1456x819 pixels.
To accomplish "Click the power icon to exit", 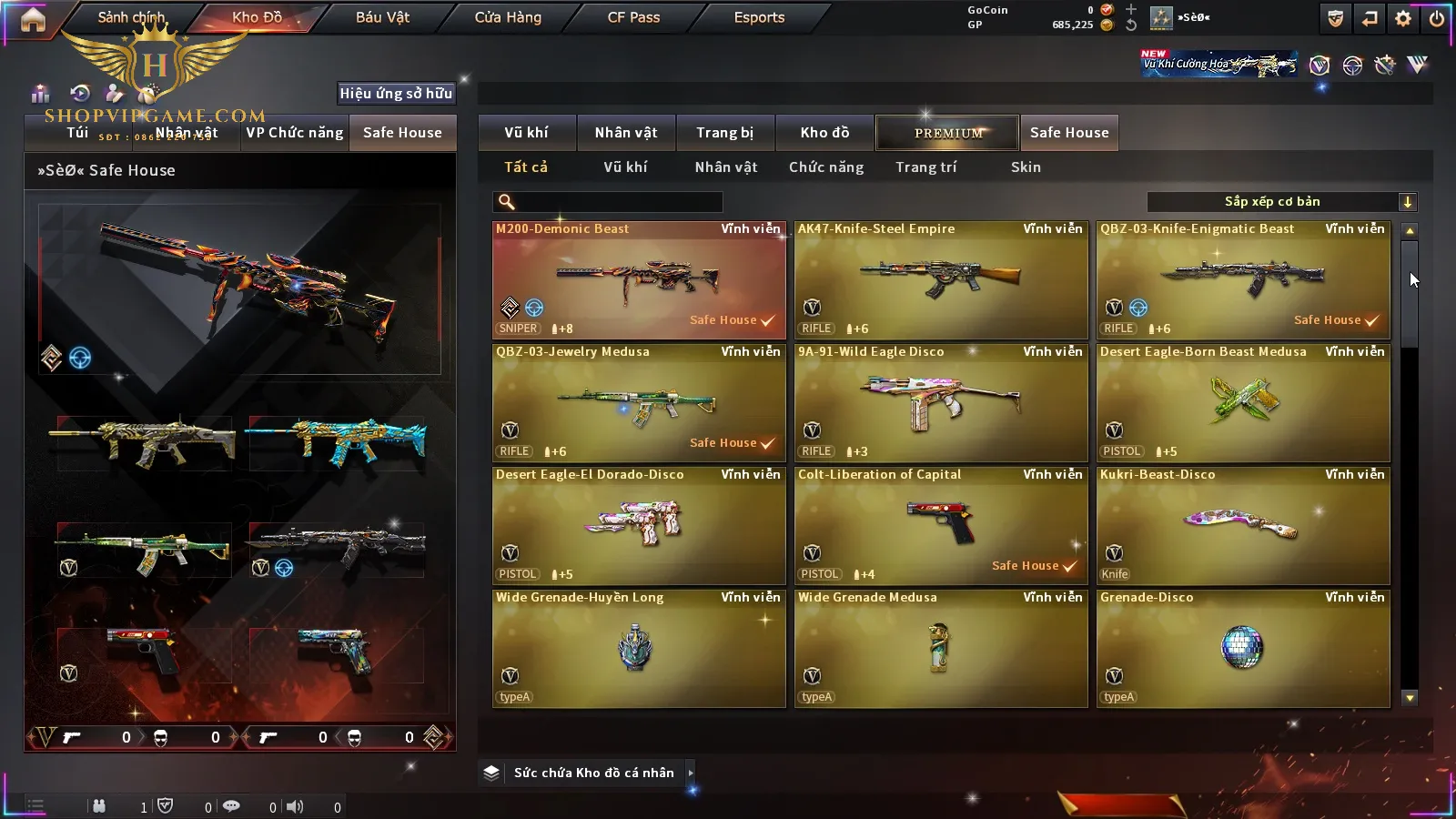I will coord(1437,18).
